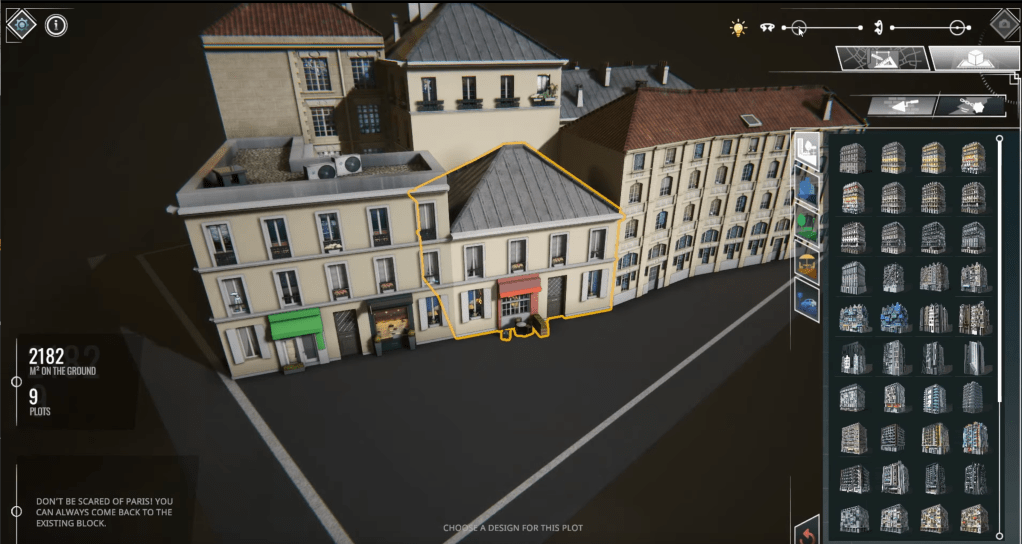The height and width of the screenshot is (544, 1022).
Task: Open the parasol kiosk category tab
Action: (x=807, y=264)
